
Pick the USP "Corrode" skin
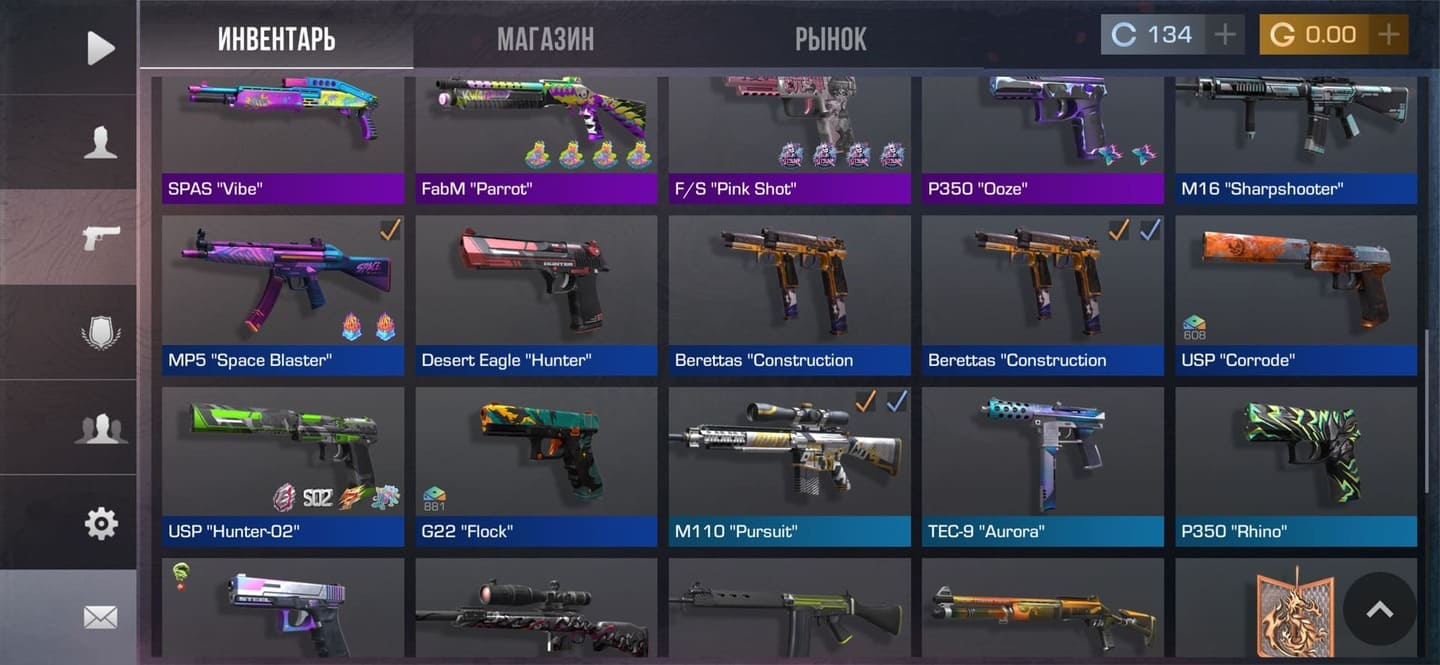pos(1296,295)
